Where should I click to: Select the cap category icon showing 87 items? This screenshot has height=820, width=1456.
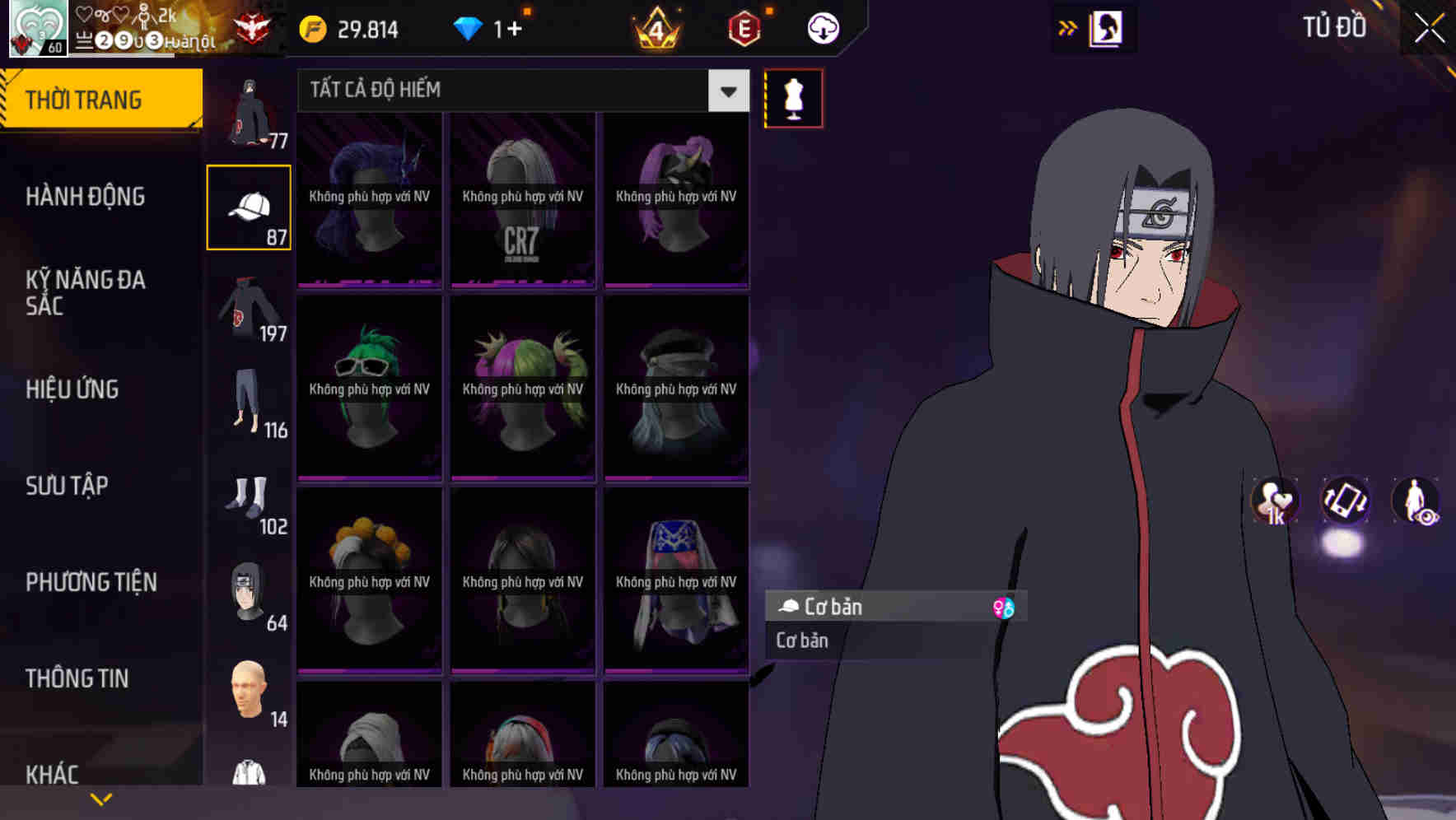click(249, 206)
